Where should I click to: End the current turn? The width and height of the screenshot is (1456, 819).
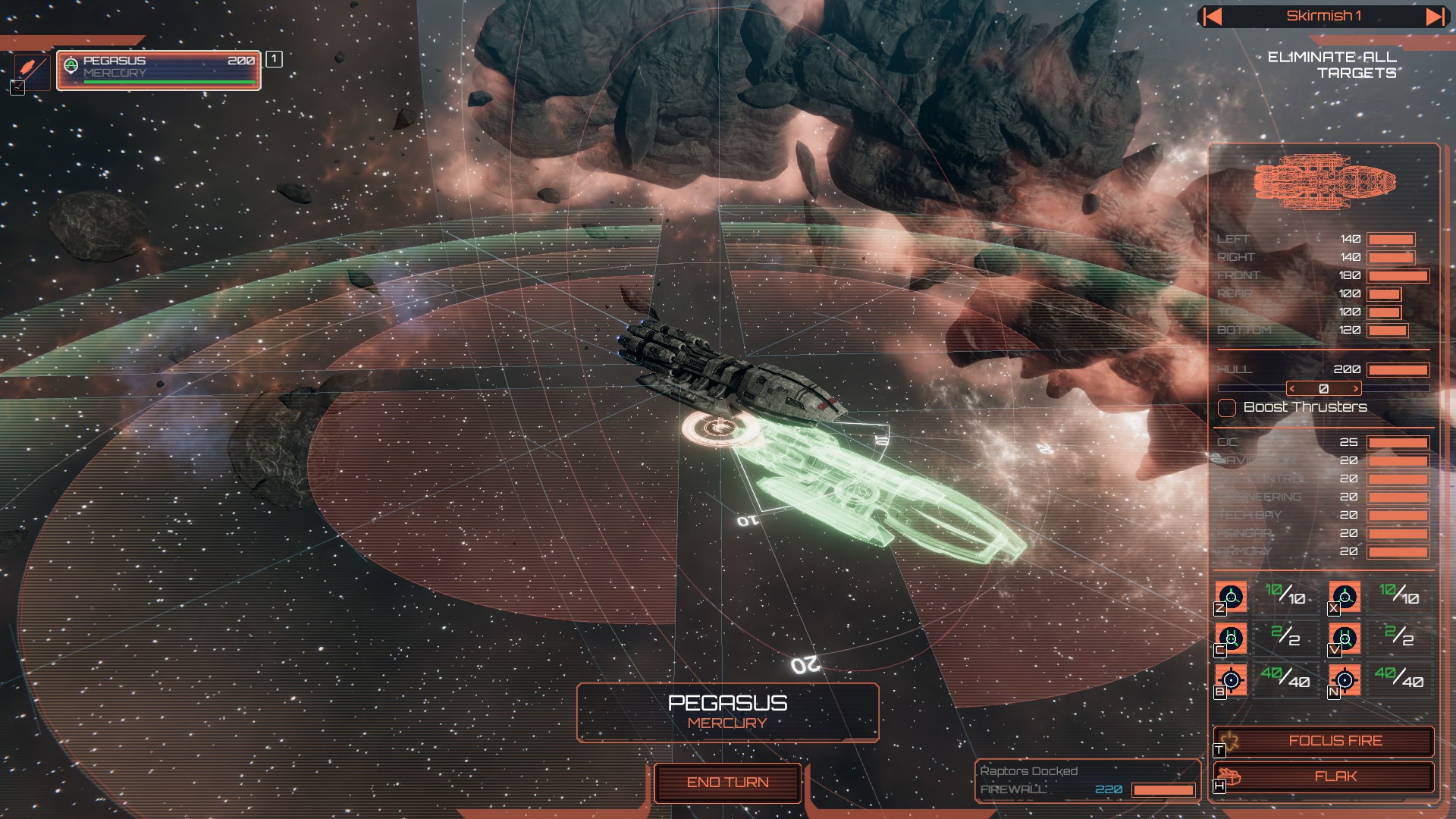[727, 783]
